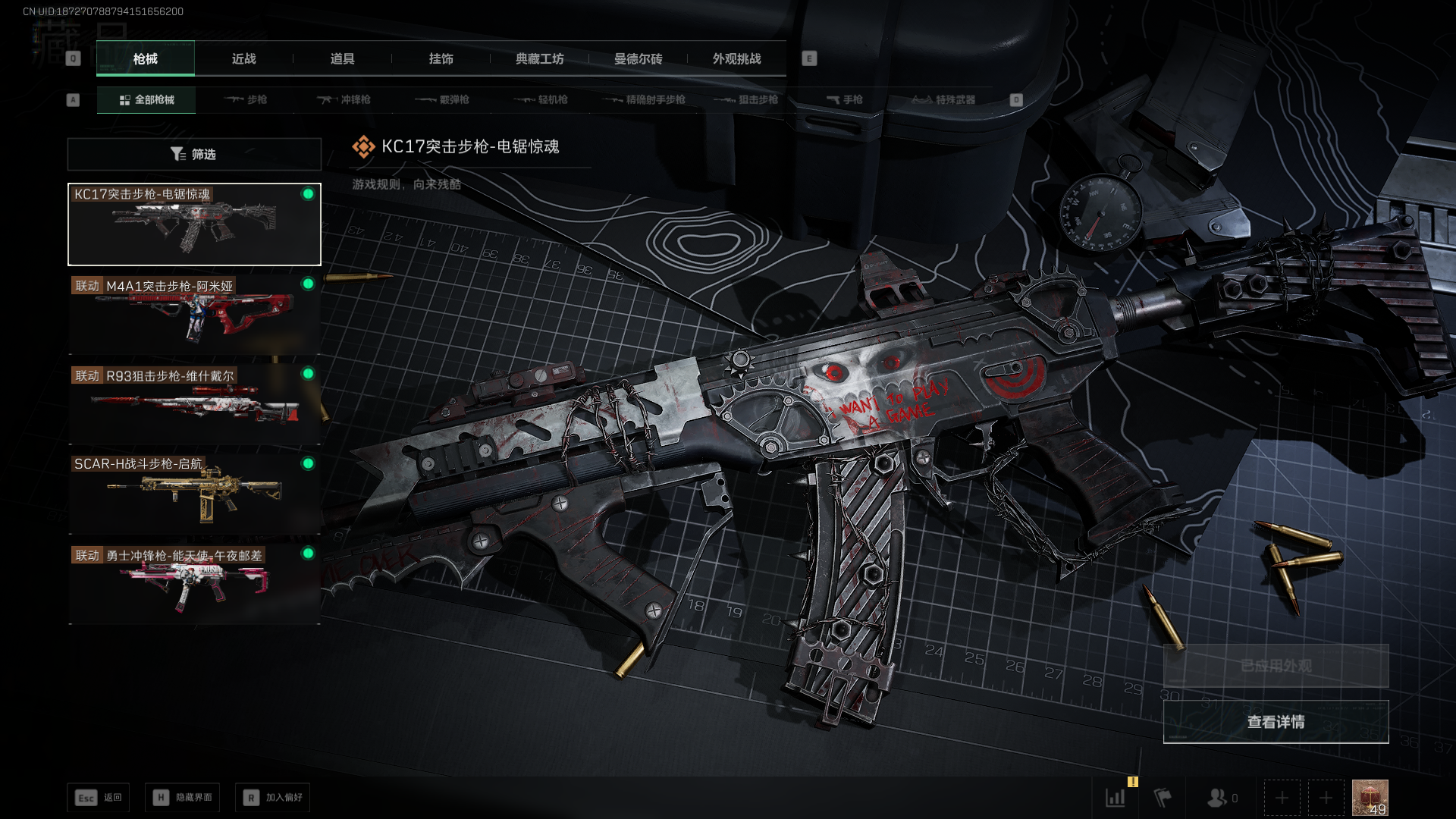
Task: Filter by 步枪 rifle category
Action: click(246, 100)
